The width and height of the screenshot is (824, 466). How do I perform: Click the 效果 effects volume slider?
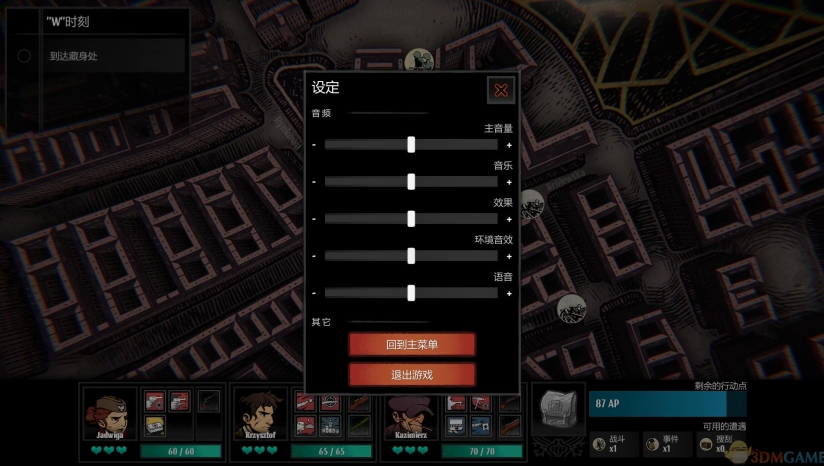411,219
